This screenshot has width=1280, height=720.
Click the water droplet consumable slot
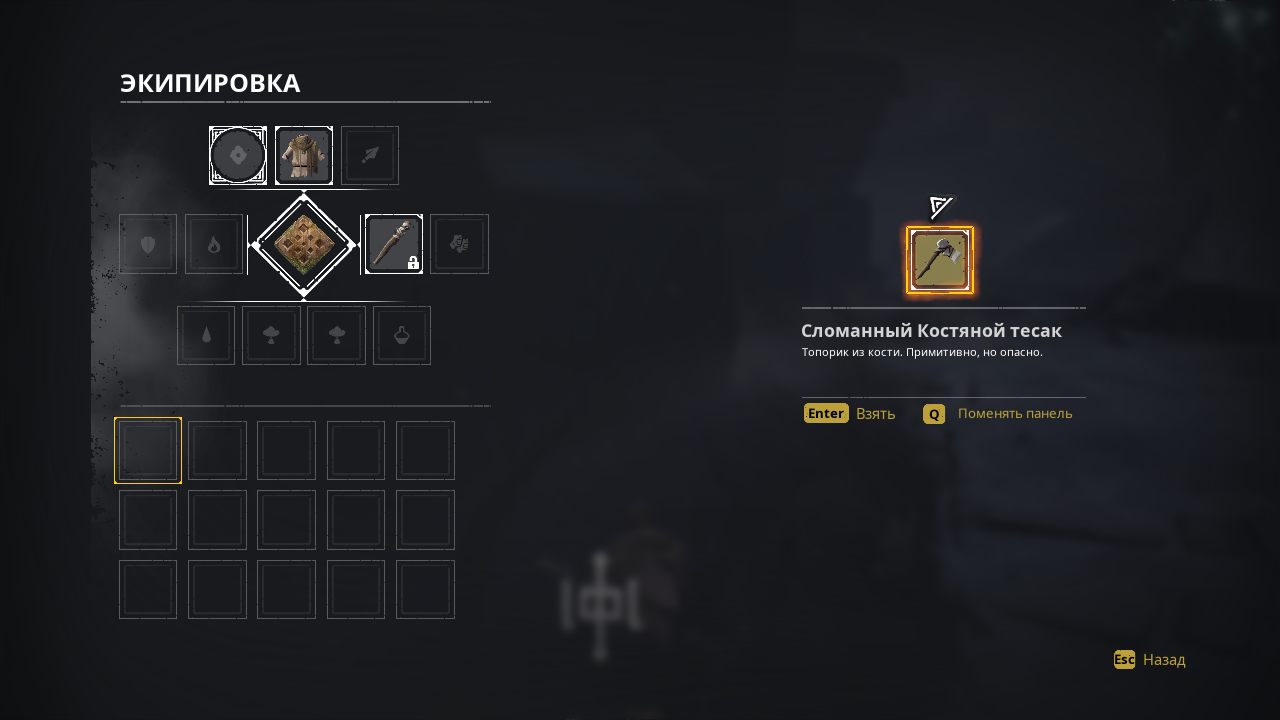point(206,335)
